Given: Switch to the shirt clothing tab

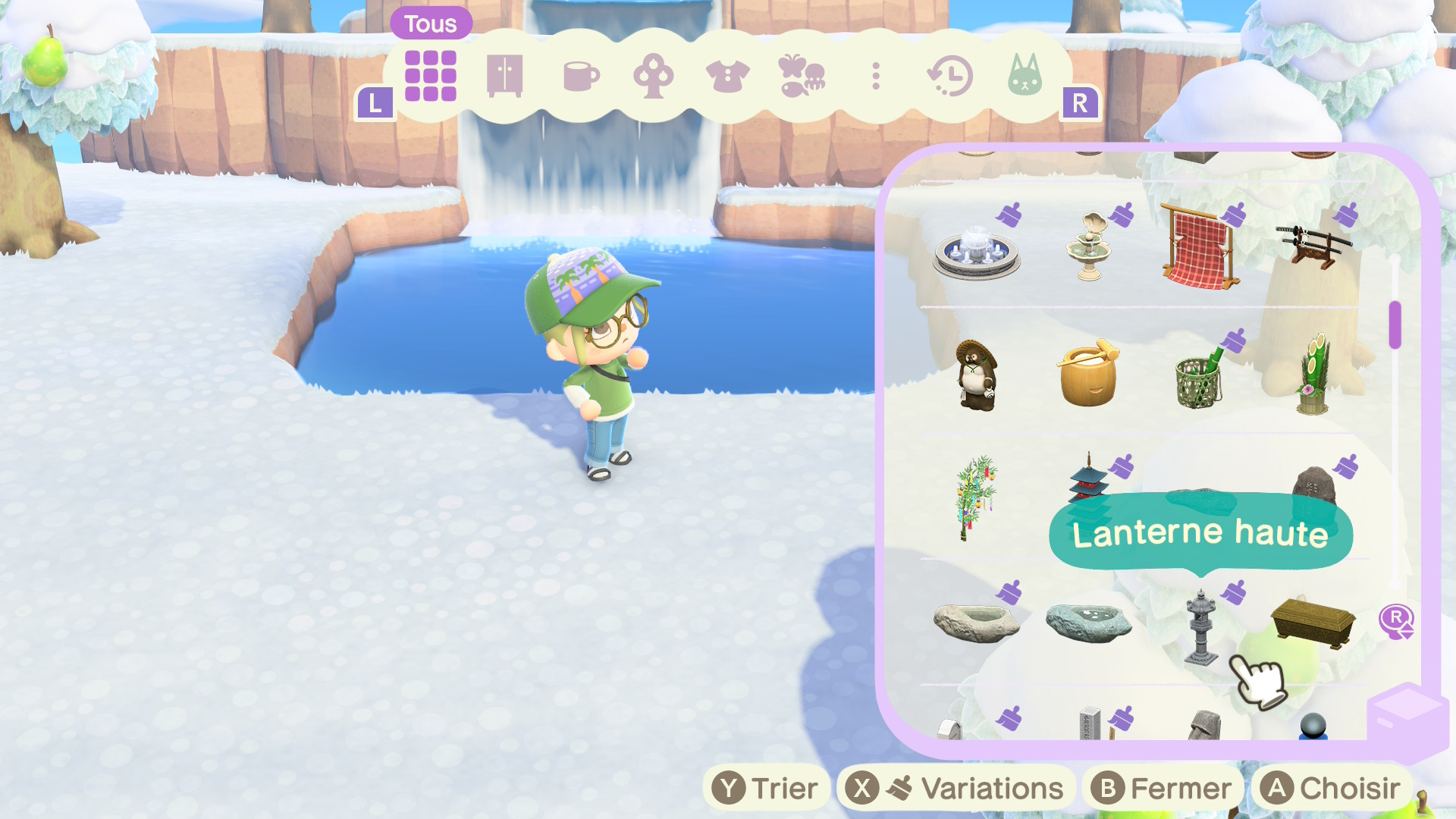Looking at the screenshot, I should pyautogui.click(x=727, y=77).
